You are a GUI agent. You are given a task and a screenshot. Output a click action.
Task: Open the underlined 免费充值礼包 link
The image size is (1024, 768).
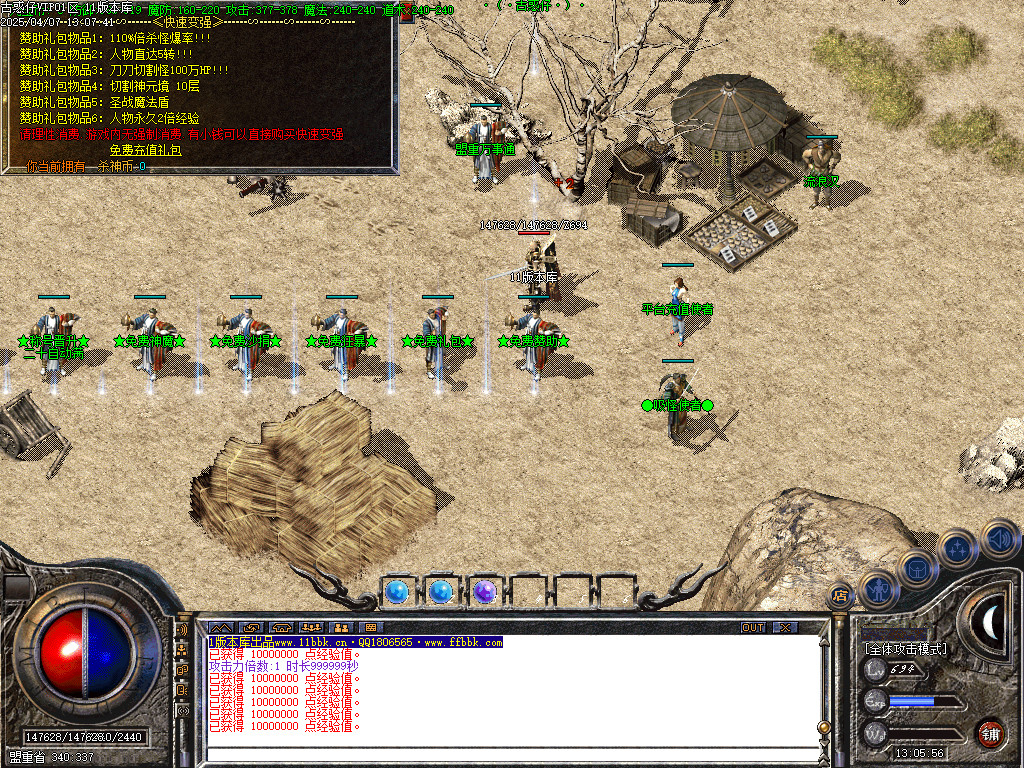(x=145, y=150)
